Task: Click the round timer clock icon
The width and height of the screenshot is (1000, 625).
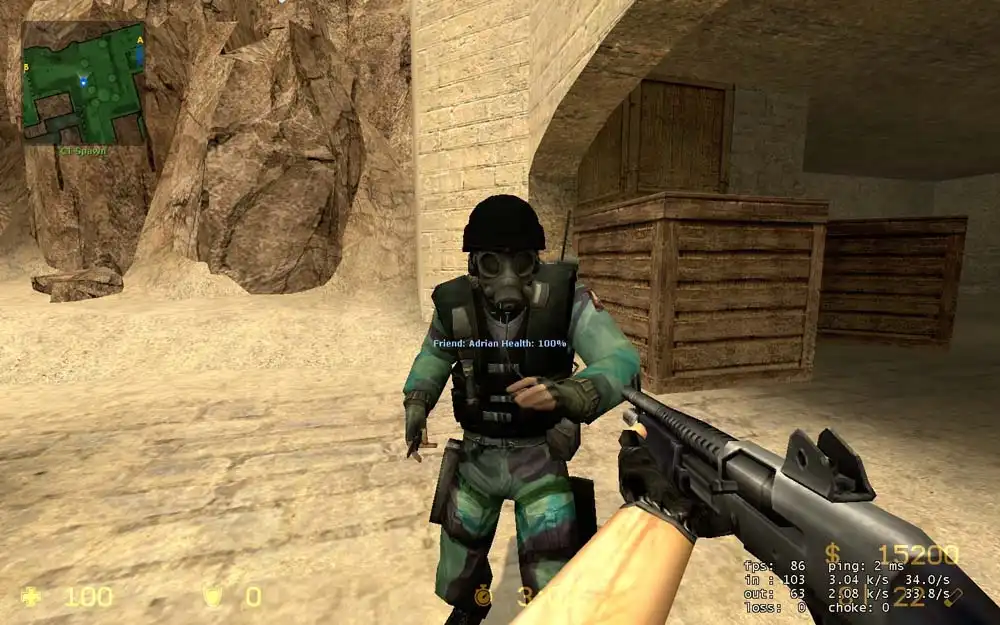Action: tap(484, 597)
